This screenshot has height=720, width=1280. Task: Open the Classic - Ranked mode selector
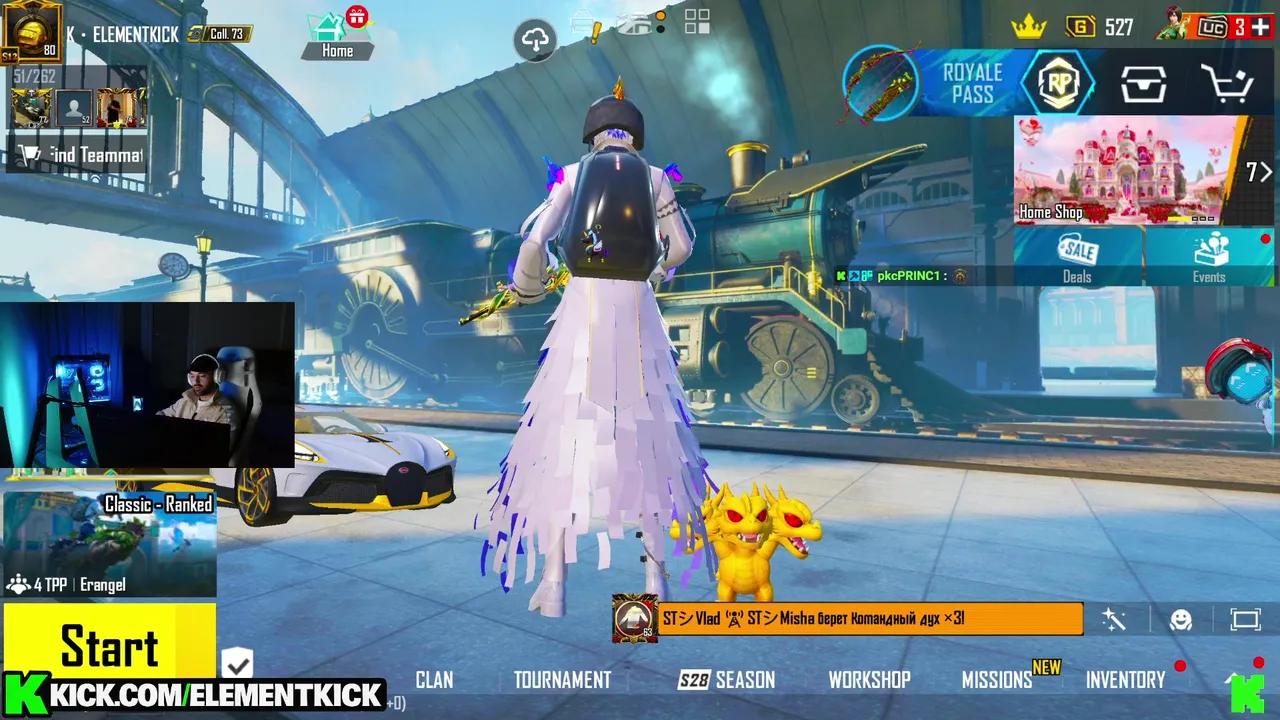pos(160,505)
